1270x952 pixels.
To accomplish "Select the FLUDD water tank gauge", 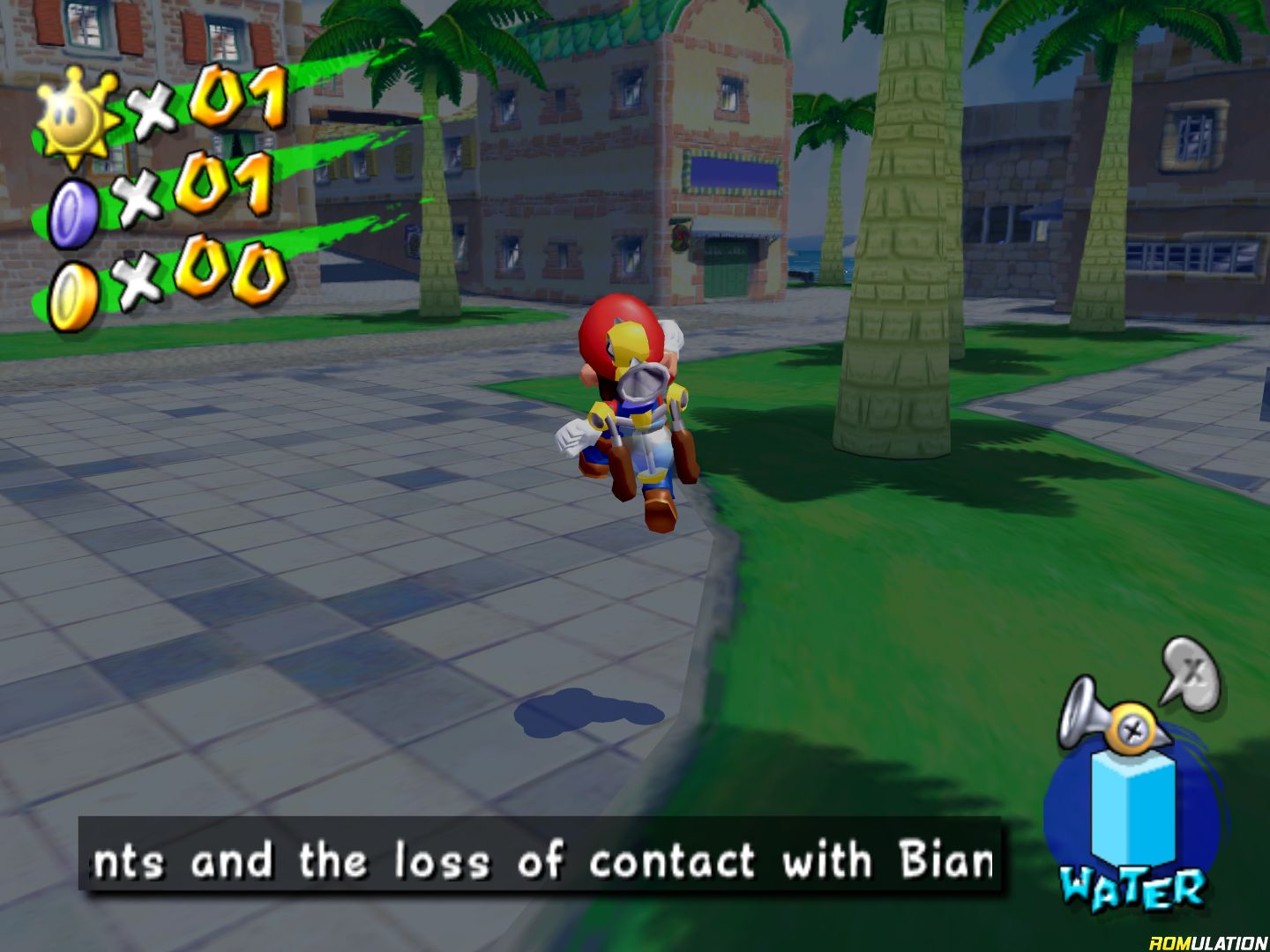I will [x=1132, y=807].
